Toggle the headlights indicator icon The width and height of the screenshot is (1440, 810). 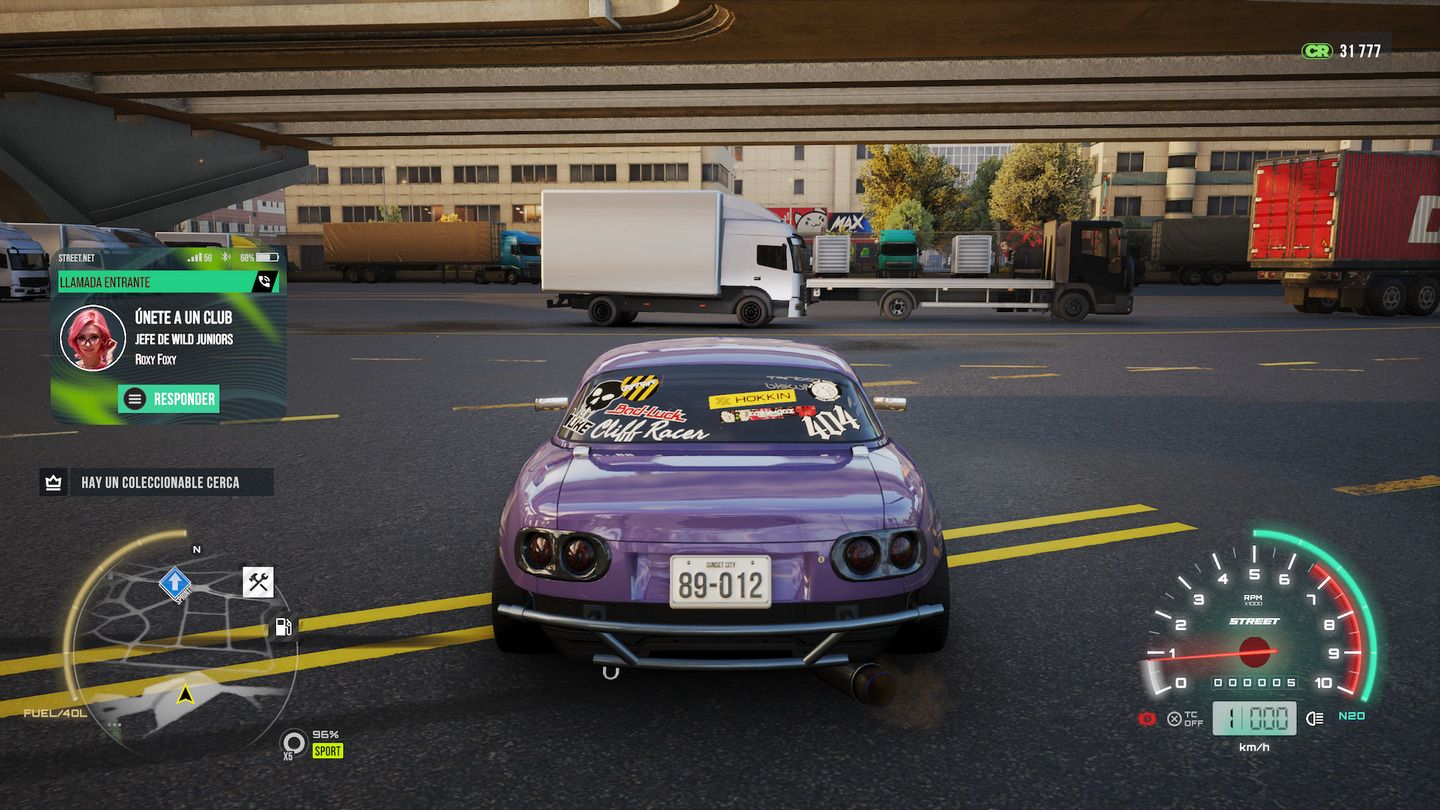tap(1315, 717)
